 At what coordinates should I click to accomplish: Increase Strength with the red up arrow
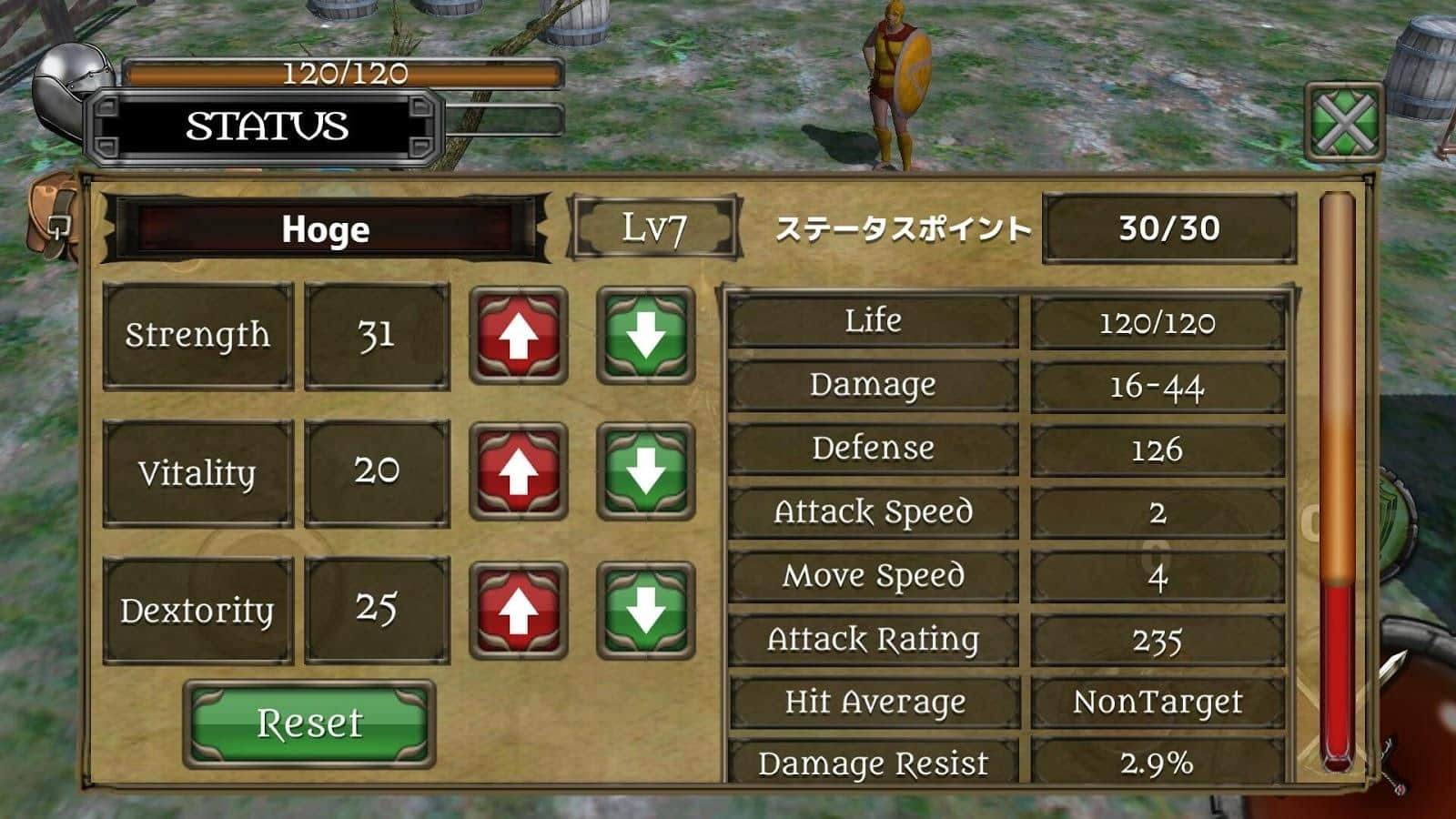(x=519, y=336)
